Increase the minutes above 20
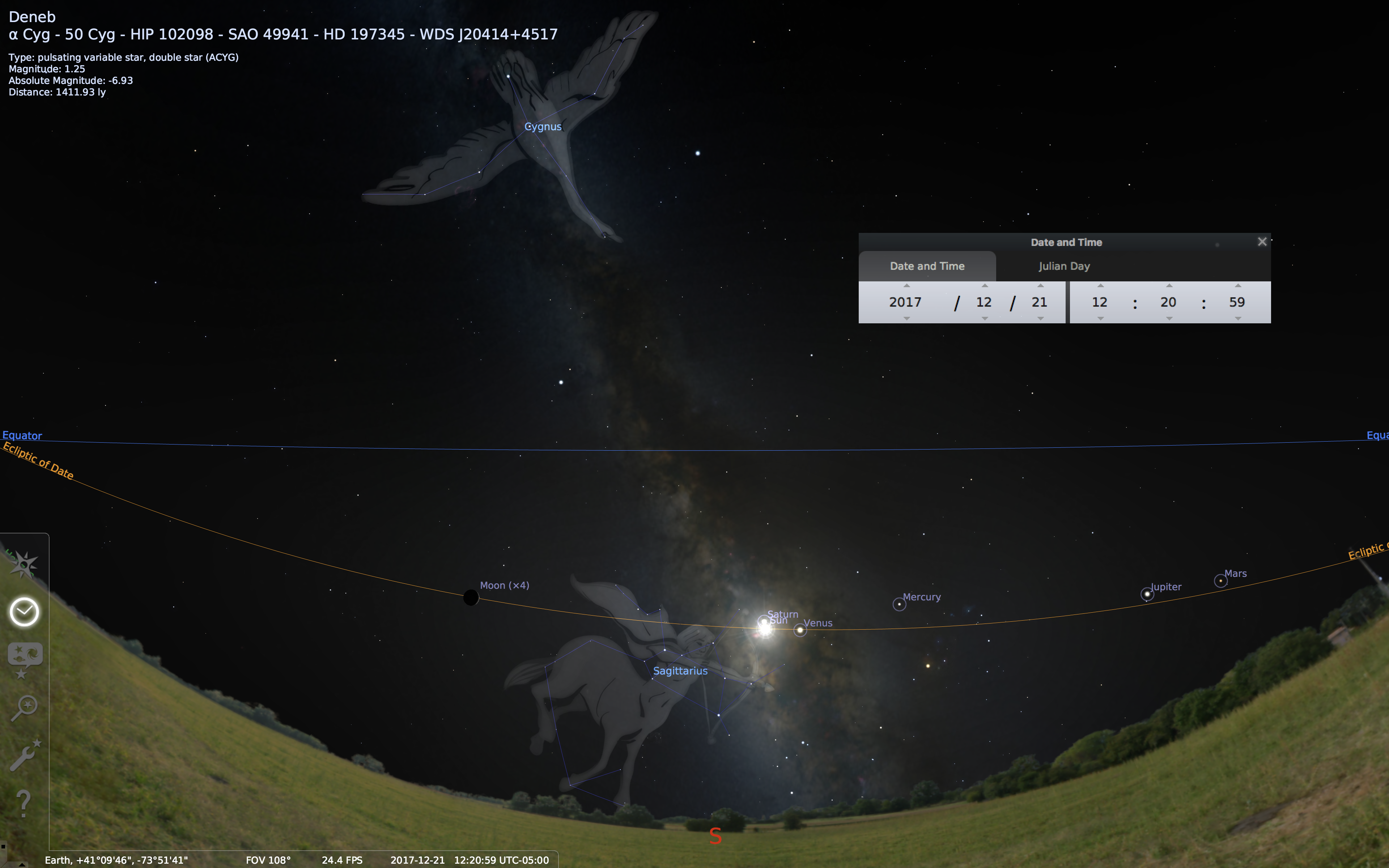 click(1169, 286)
